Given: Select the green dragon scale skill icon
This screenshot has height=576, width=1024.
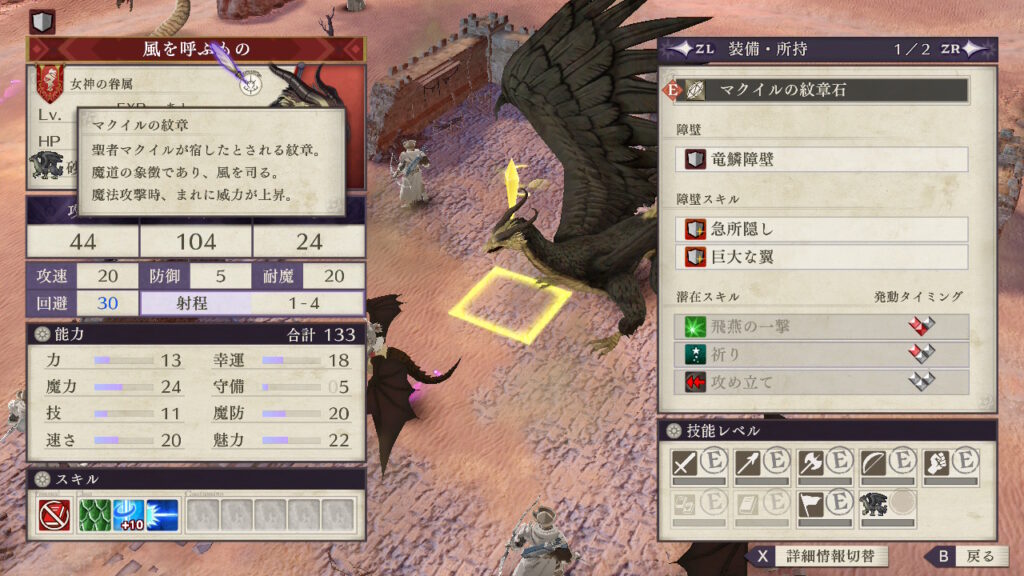Looking at the screenshot, I should click(95, 515).
